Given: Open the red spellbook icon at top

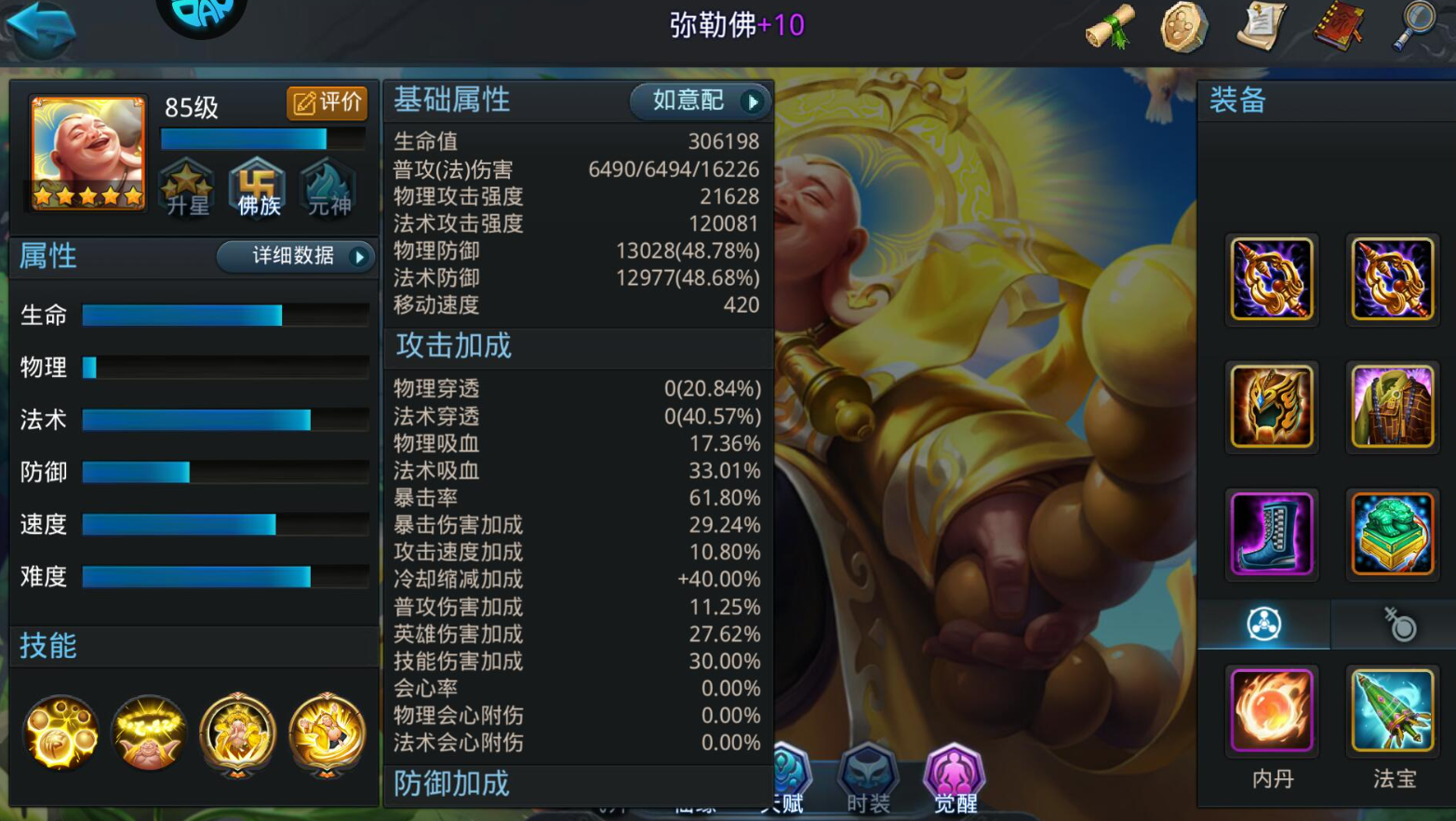Looking at the screenshot, I should coord(1340,28).
